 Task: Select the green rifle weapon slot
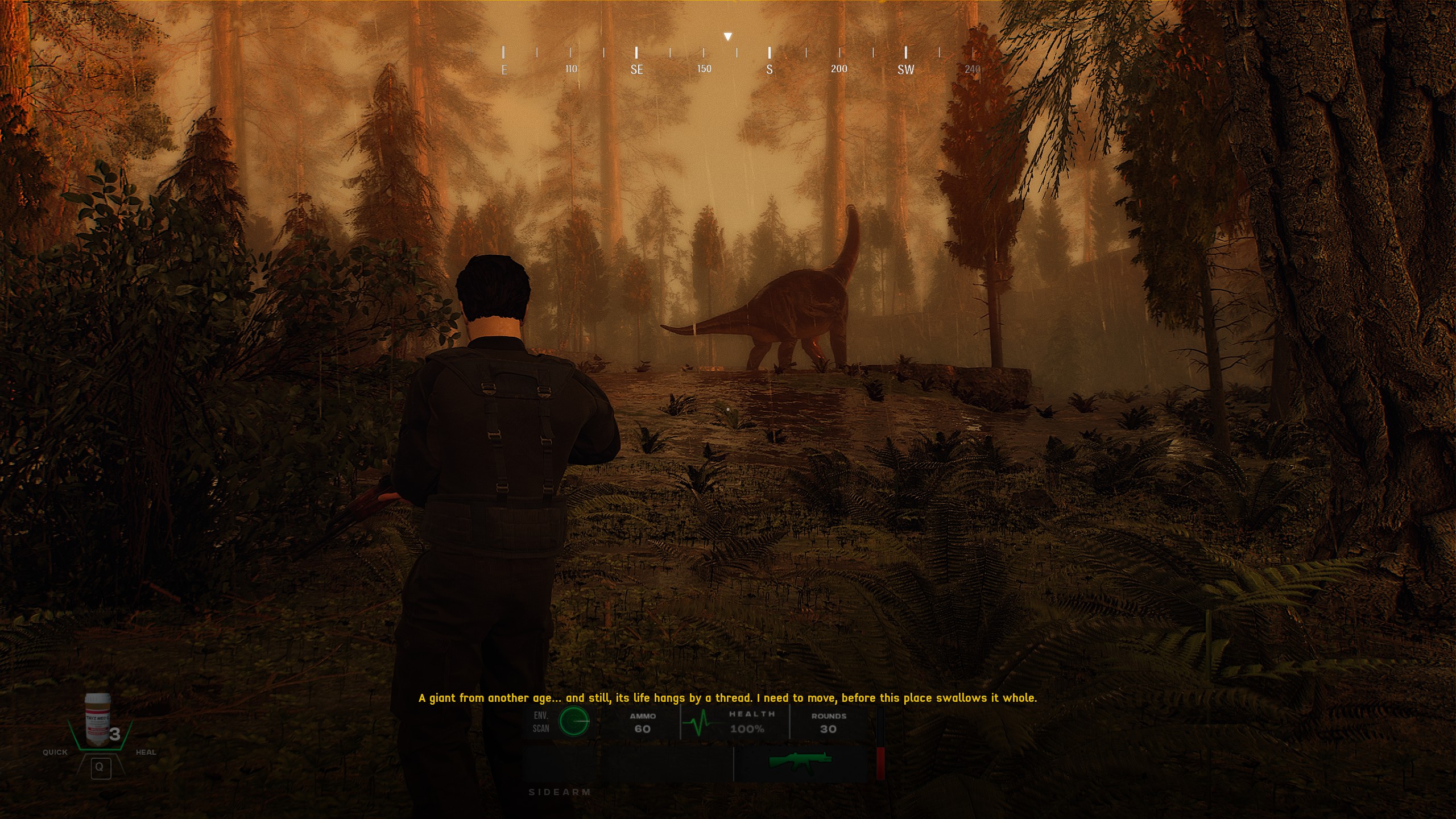tap(800, 760)
